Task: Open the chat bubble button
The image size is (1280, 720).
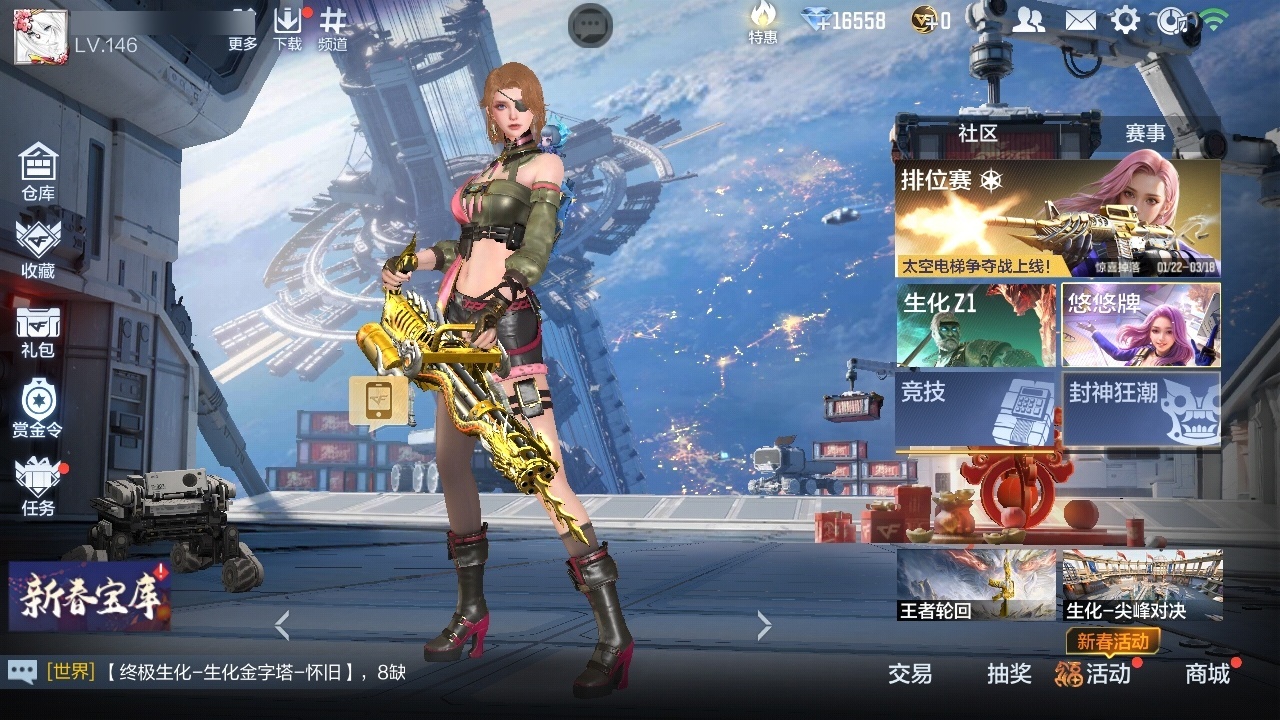Action: 590,25
